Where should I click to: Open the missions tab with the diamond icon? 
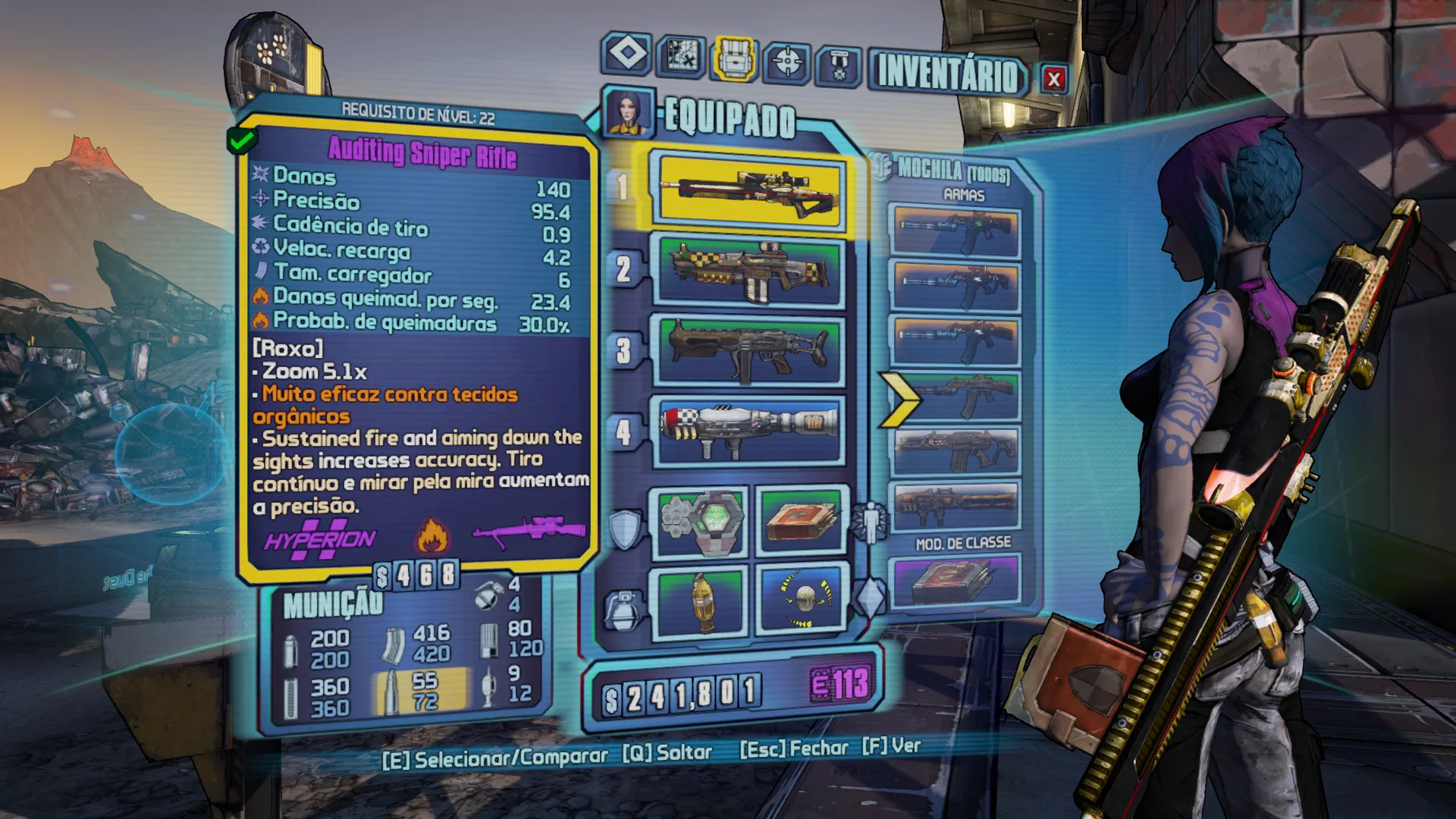pyautogui.click(x=627, y=54)
